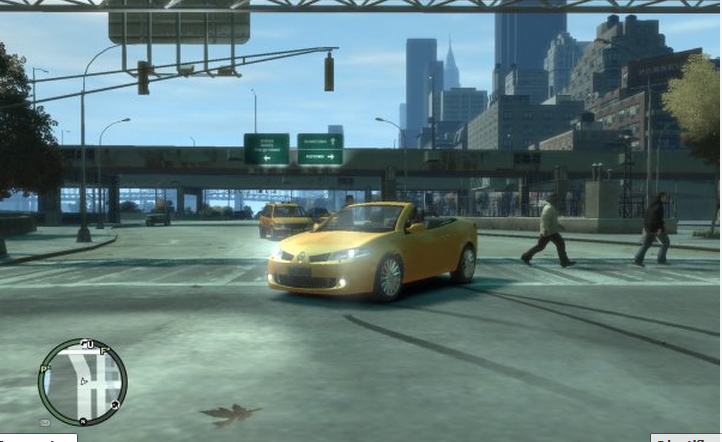This screenshot has width=722, height=442.
Task: Click the circular radar minimap
Action: (82, 381)
